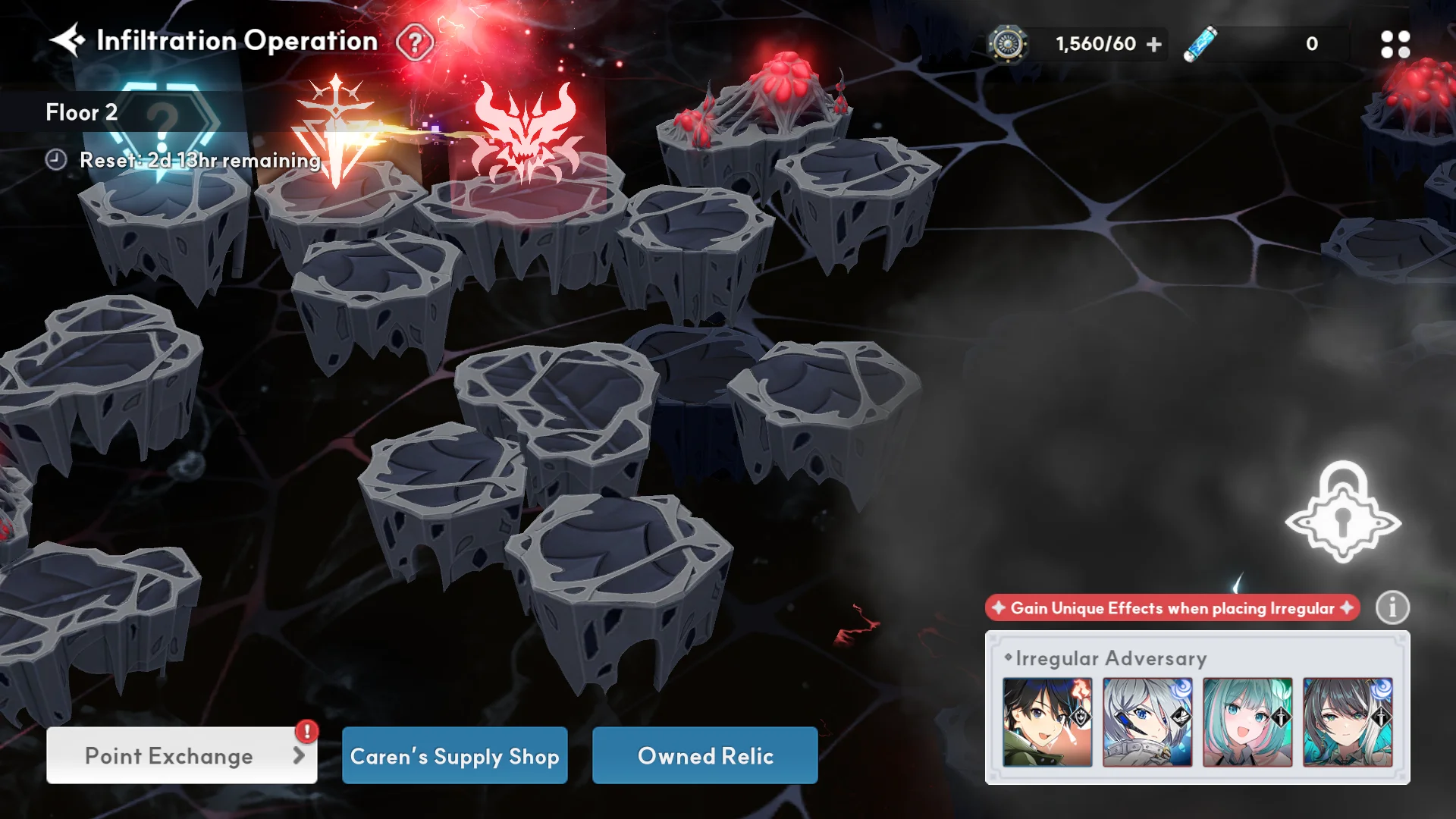
Task: Select the dark-haired girl adversary portrait
Action: point(1348,722)
